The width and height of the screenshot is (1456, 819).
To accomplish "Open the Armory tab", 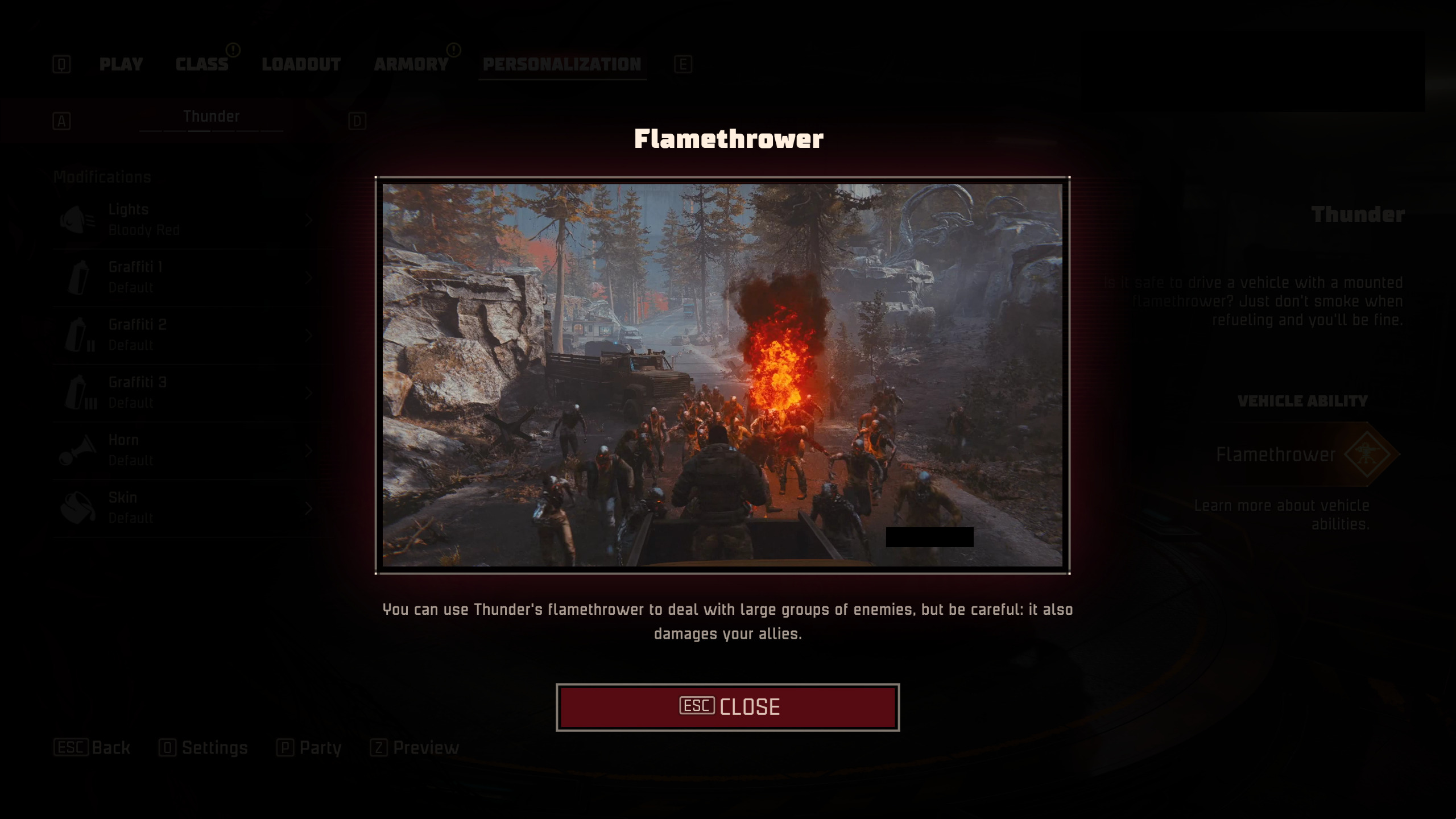I will click(x=411, y=64).
